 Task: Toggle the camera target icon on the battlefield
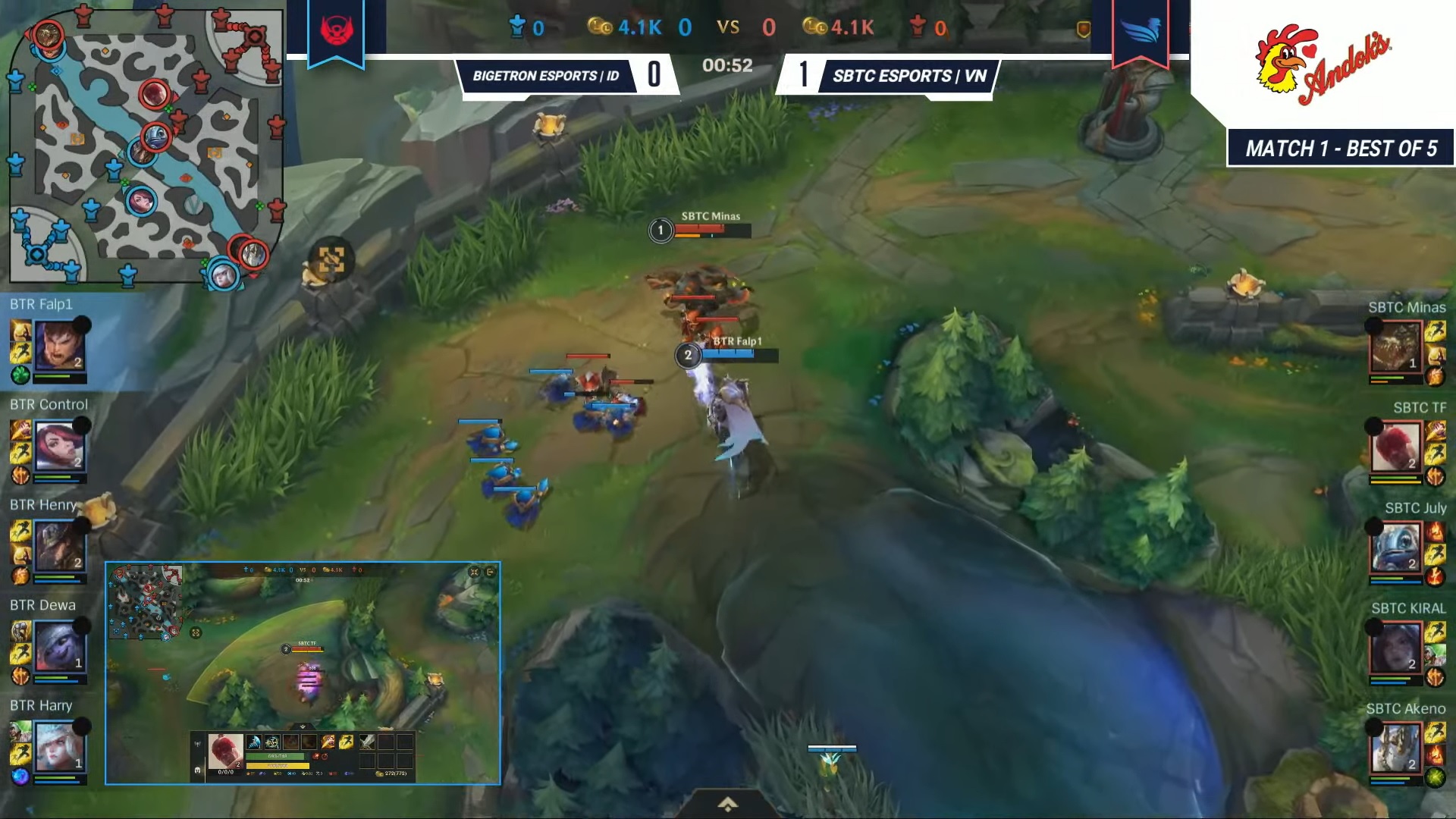332,259
